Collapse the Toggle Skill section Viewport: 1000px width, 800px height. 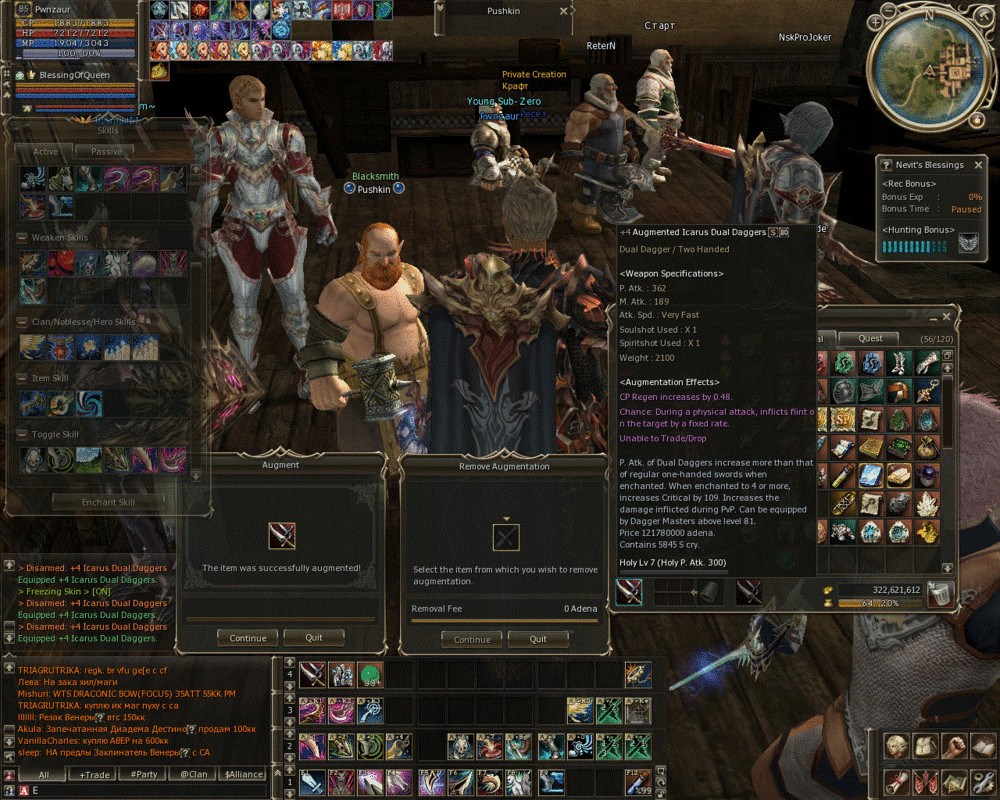coord(22,435)
